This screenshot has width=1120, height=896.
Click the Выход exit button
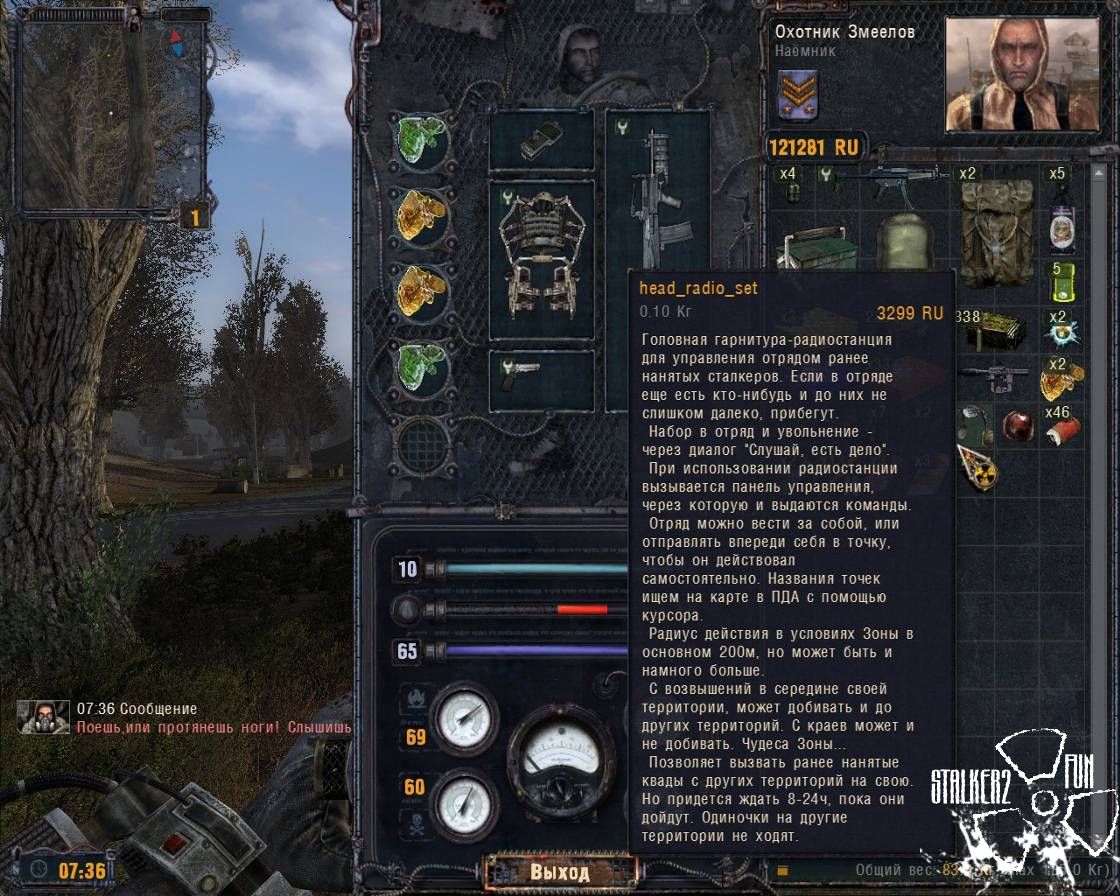click(558, 872)
